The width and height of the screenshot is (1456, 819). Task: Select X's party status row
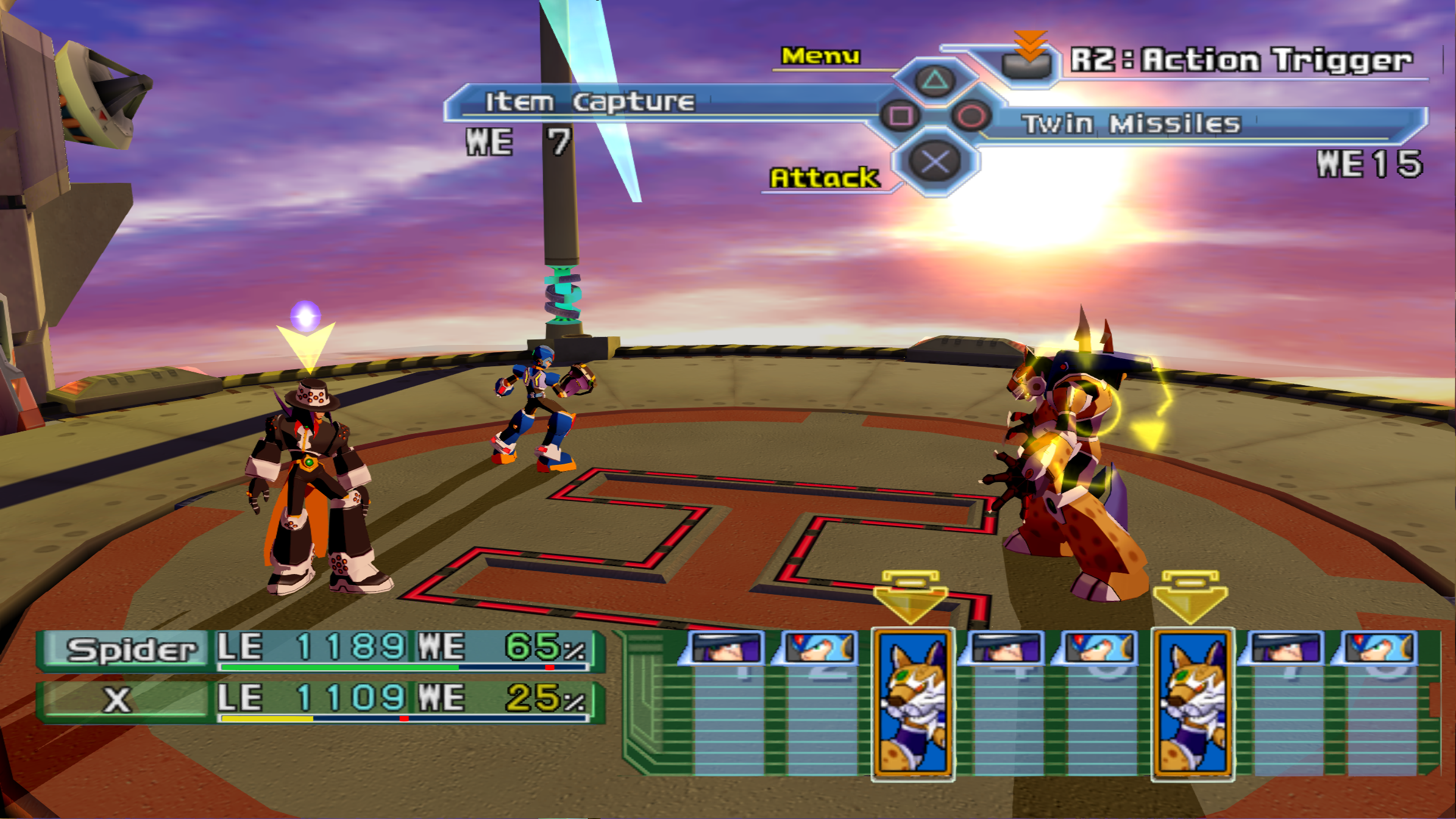[320, 700]
